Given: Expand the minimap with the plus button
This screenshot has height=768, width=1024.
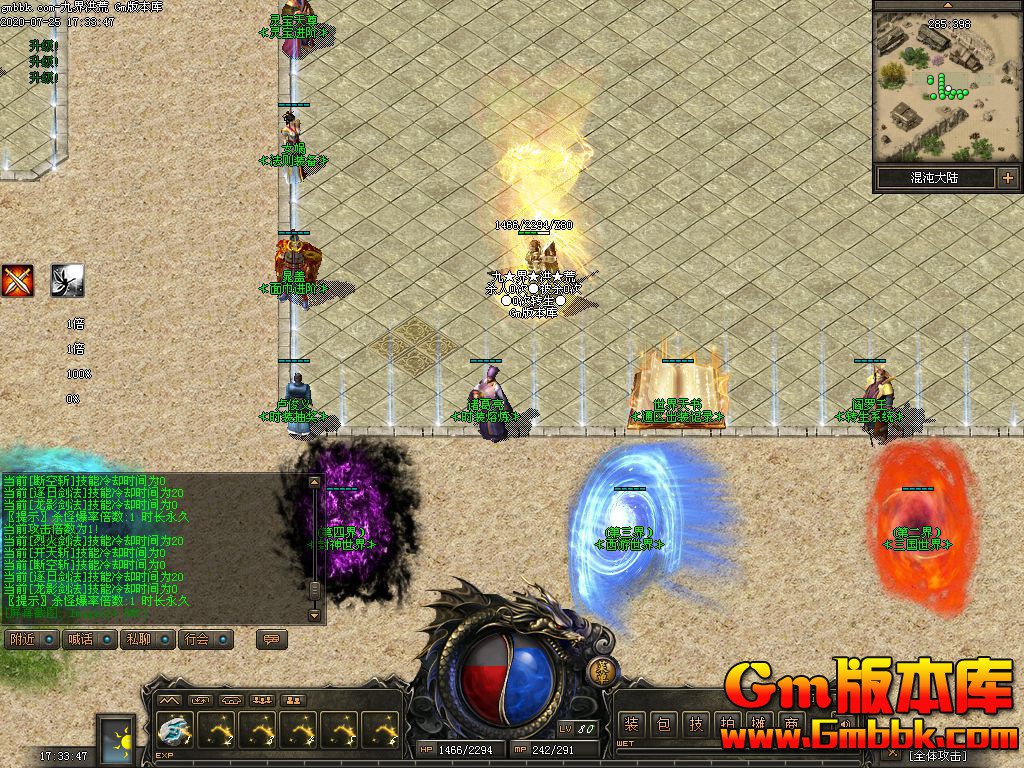Looking at the screenshot, I should [1007, 178].
